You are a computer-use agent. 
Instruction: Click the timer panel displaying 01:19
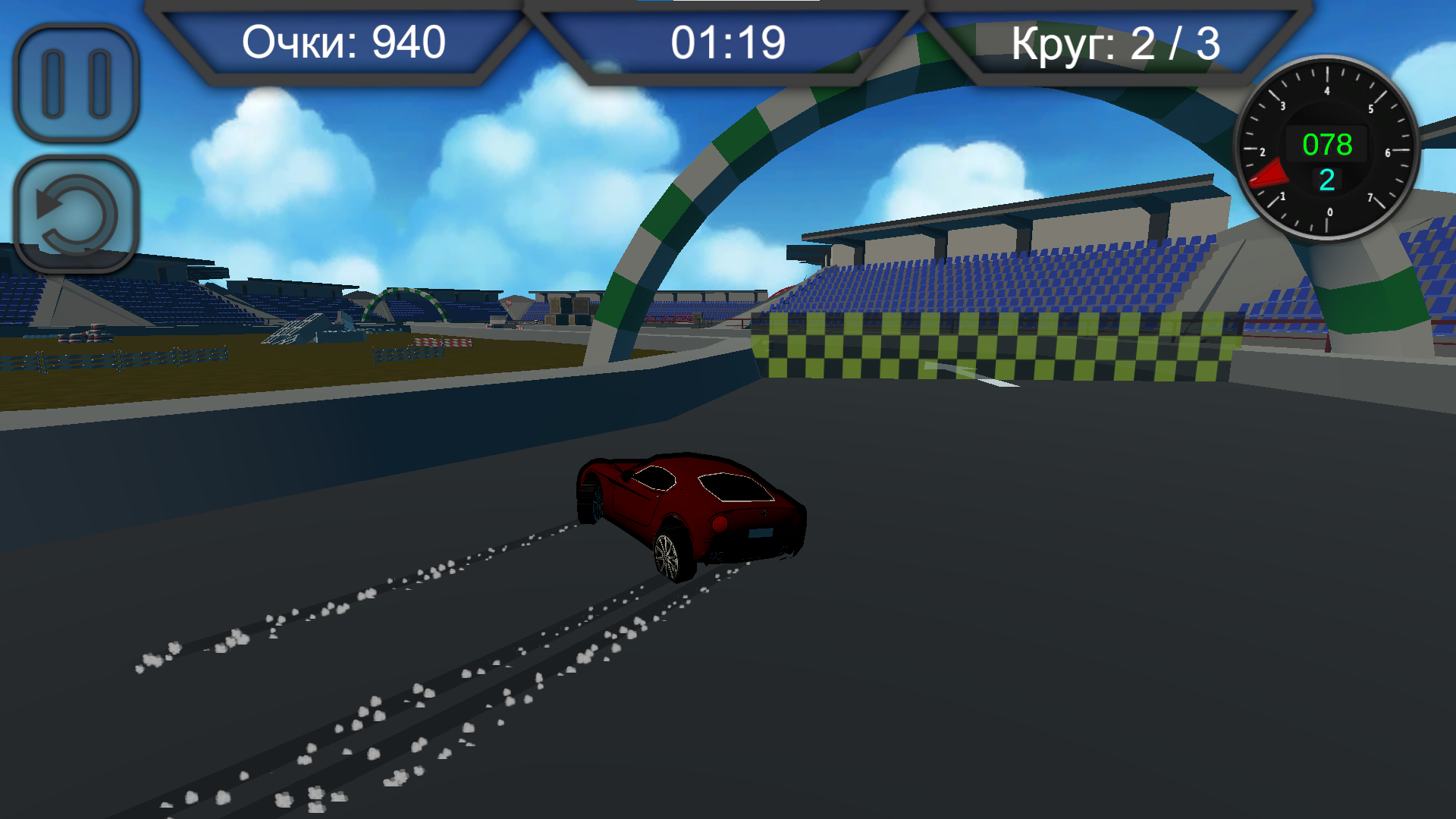728,42
